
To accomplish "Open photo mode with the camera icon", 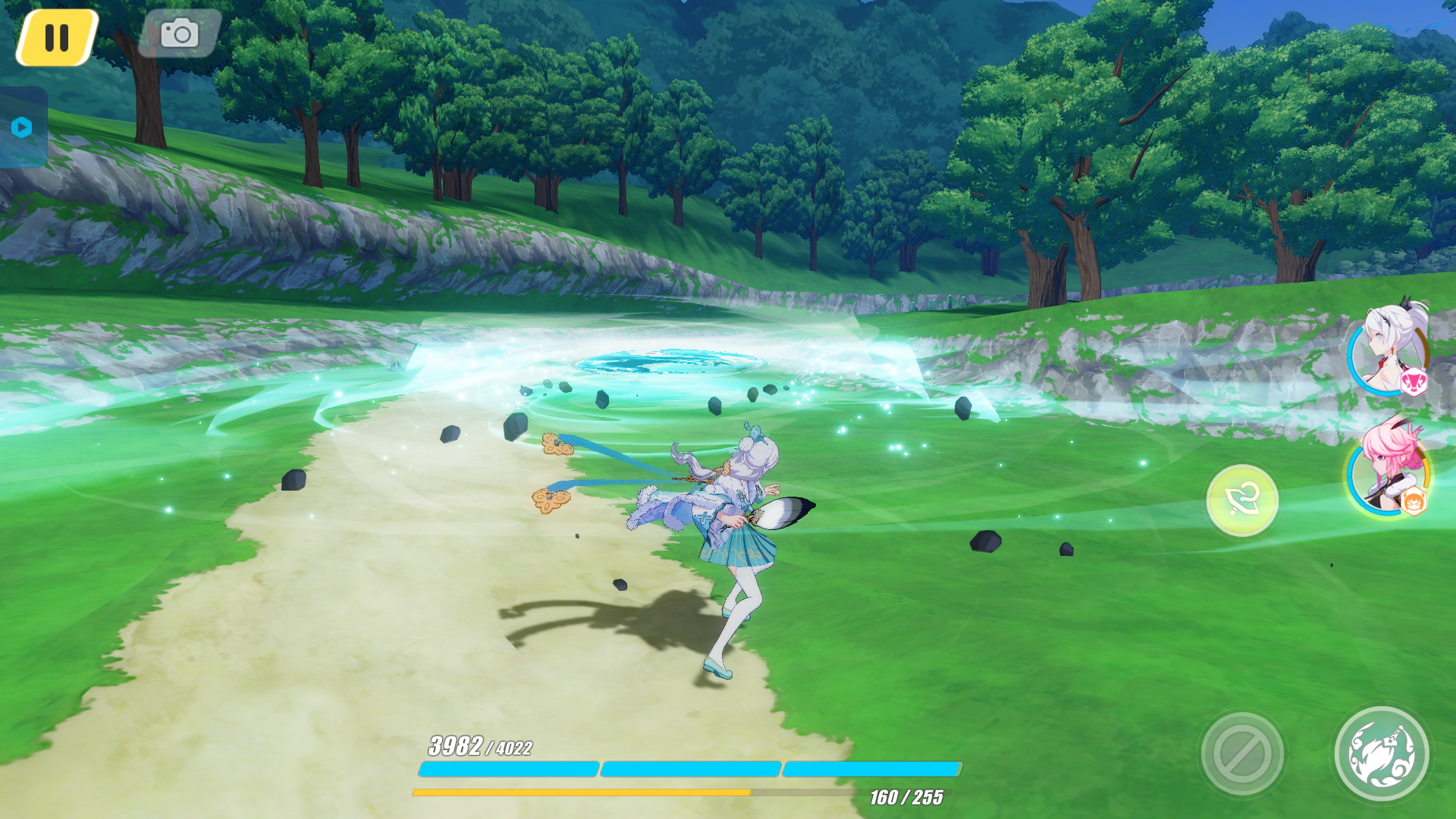I will (179, 33).
